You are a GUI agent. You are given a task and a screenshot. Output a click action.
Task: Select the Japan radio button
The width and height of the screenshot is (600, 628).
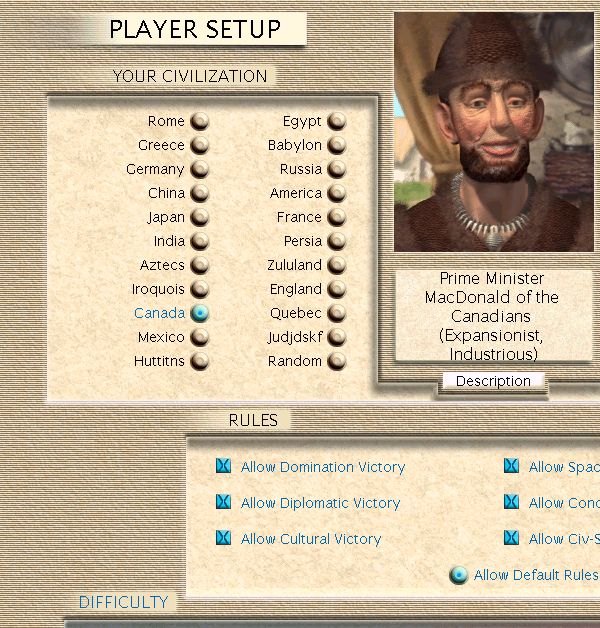point(200,218)
